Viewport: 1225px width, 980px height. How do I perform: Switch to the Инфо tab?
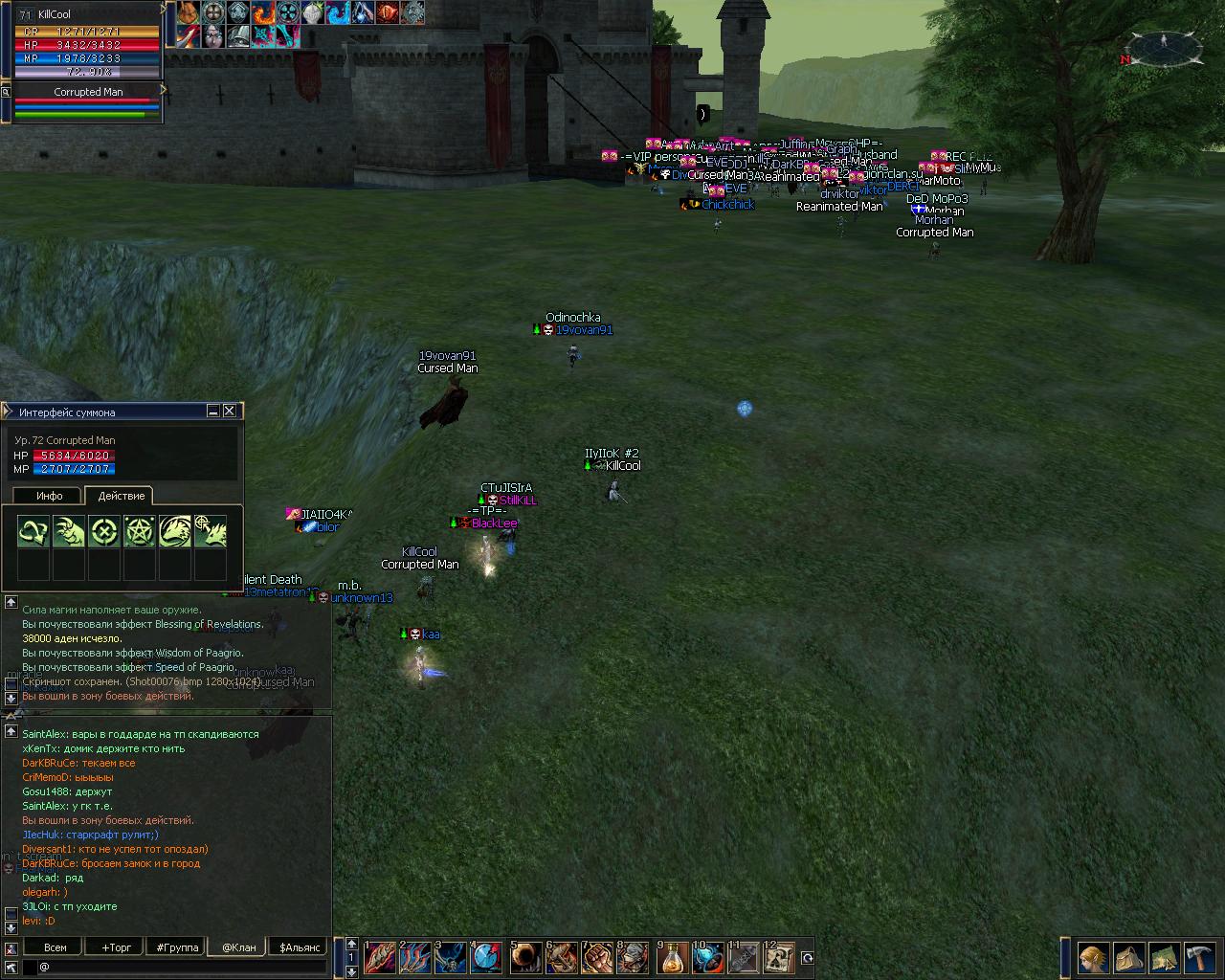click(50, 496)
